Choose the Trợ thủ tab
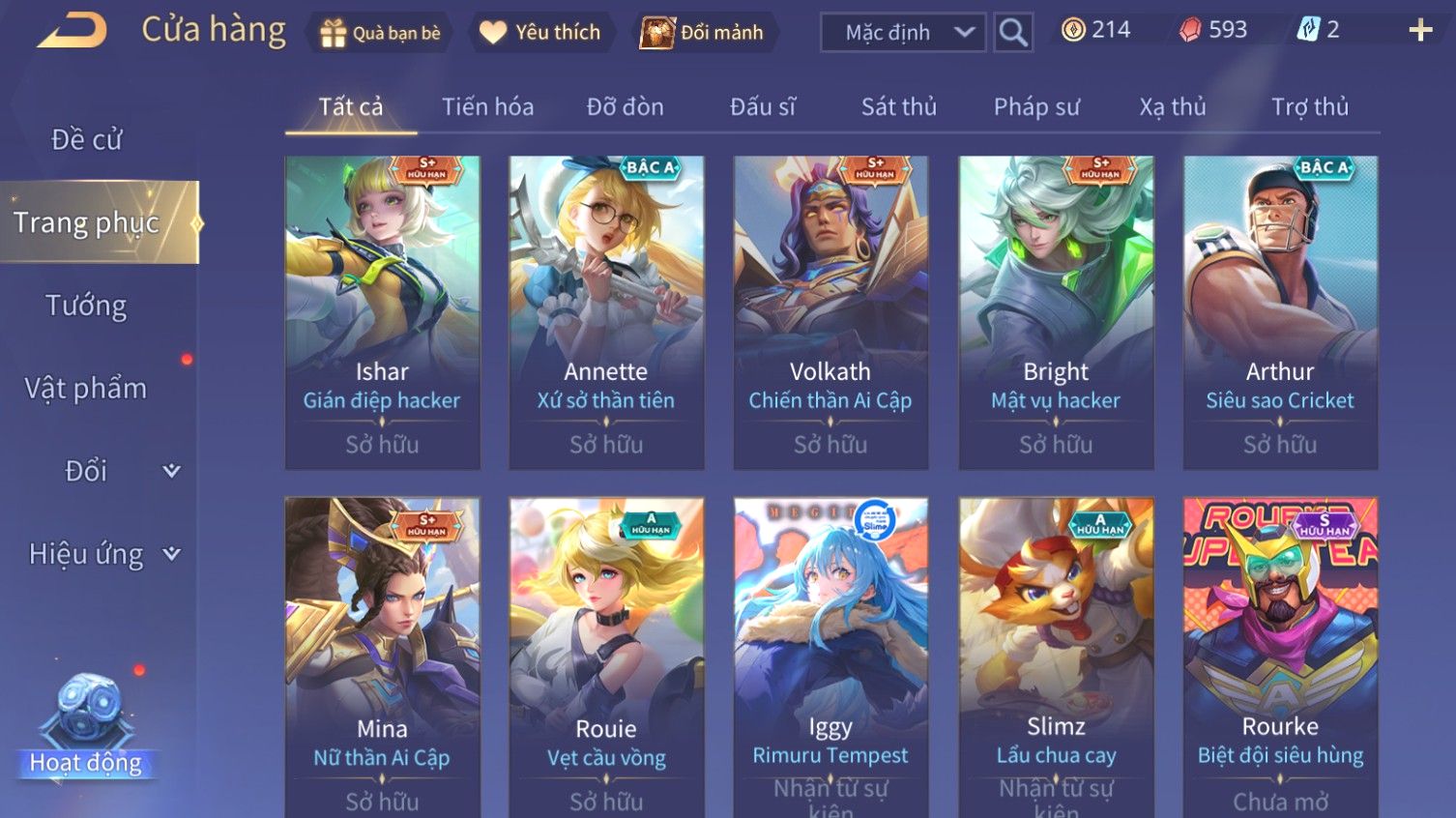Viewport: 1456px width, 818px height. (x=1309, y=107)
